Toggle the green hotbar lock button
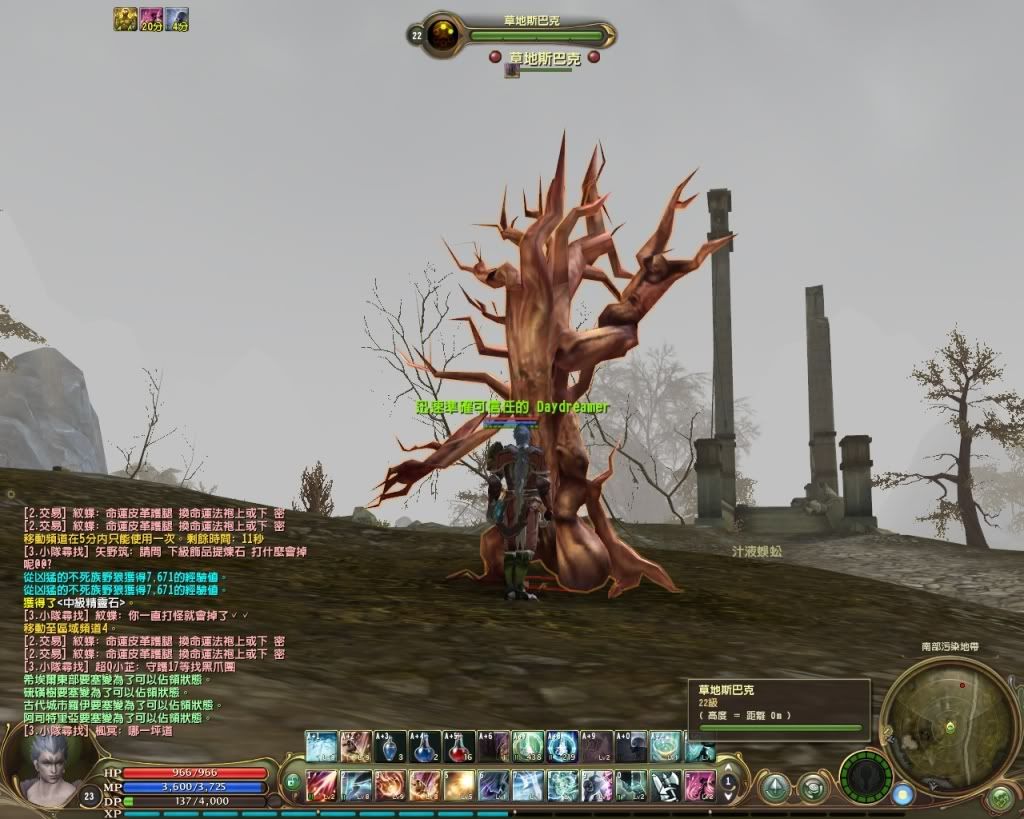 coord(292,781)
